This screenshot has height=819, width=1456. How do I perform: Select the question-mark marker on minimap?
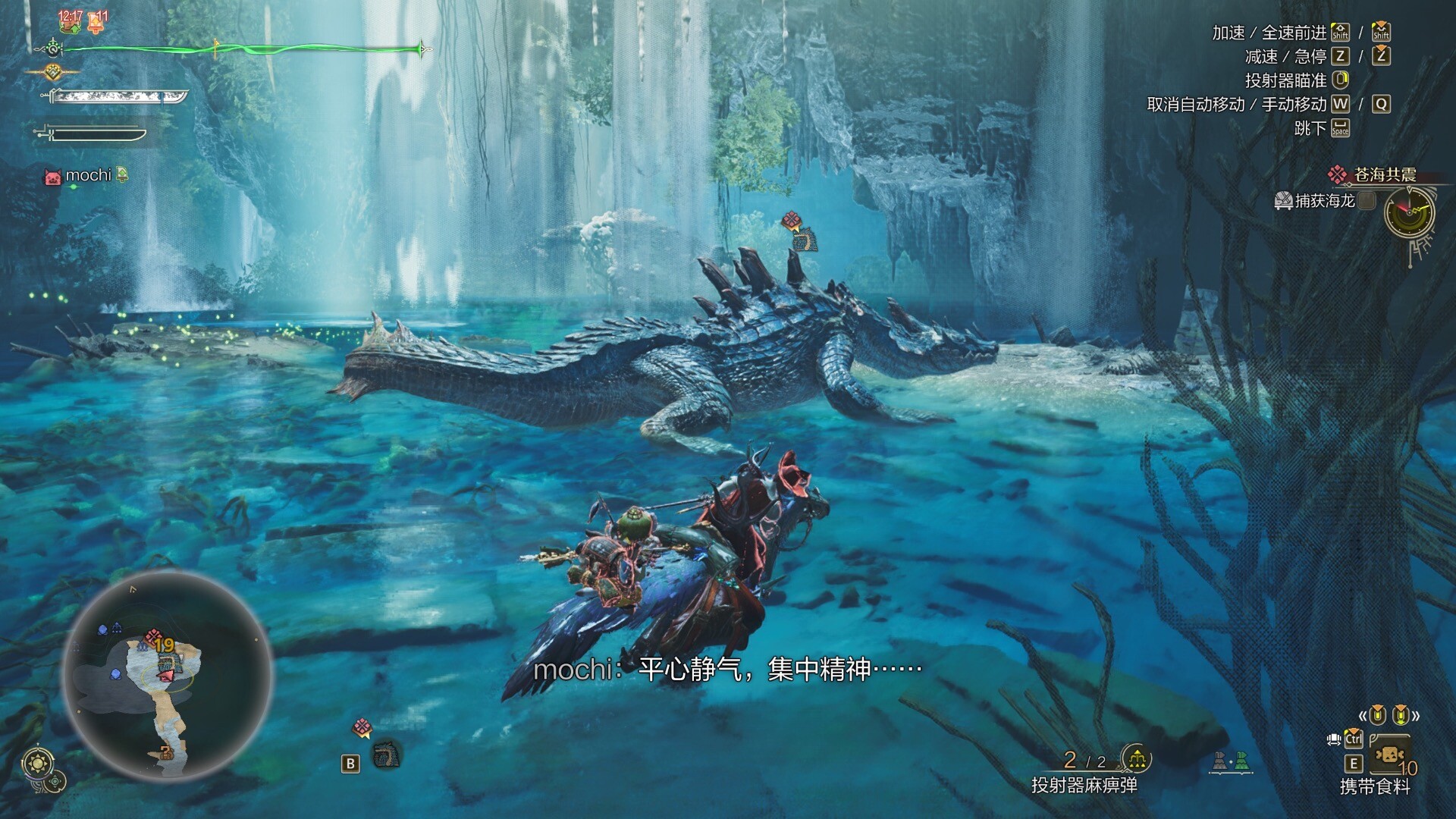pos(166,753)
